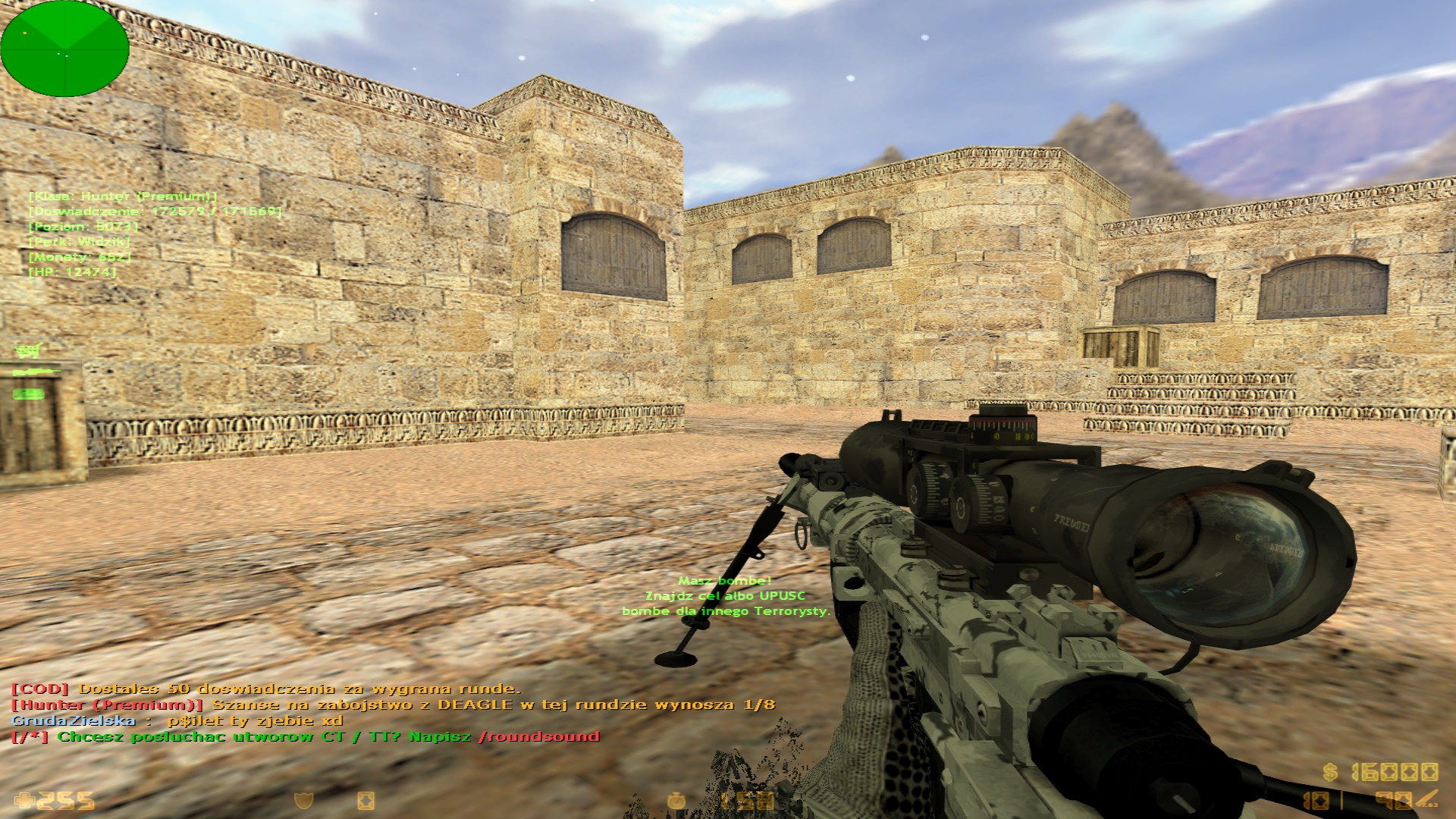
Task: Click the green rifle icon under the cart
Action: (33, 372)
